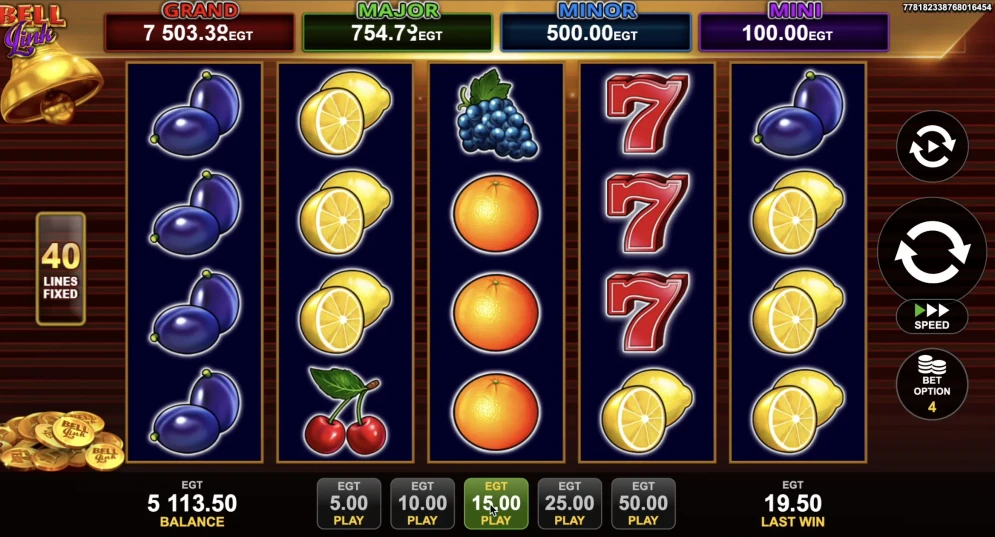This screenshot has width=995, height=537.
Task: Click the 40 Lines Fixed panel
Action: click(x=61, y=268)
